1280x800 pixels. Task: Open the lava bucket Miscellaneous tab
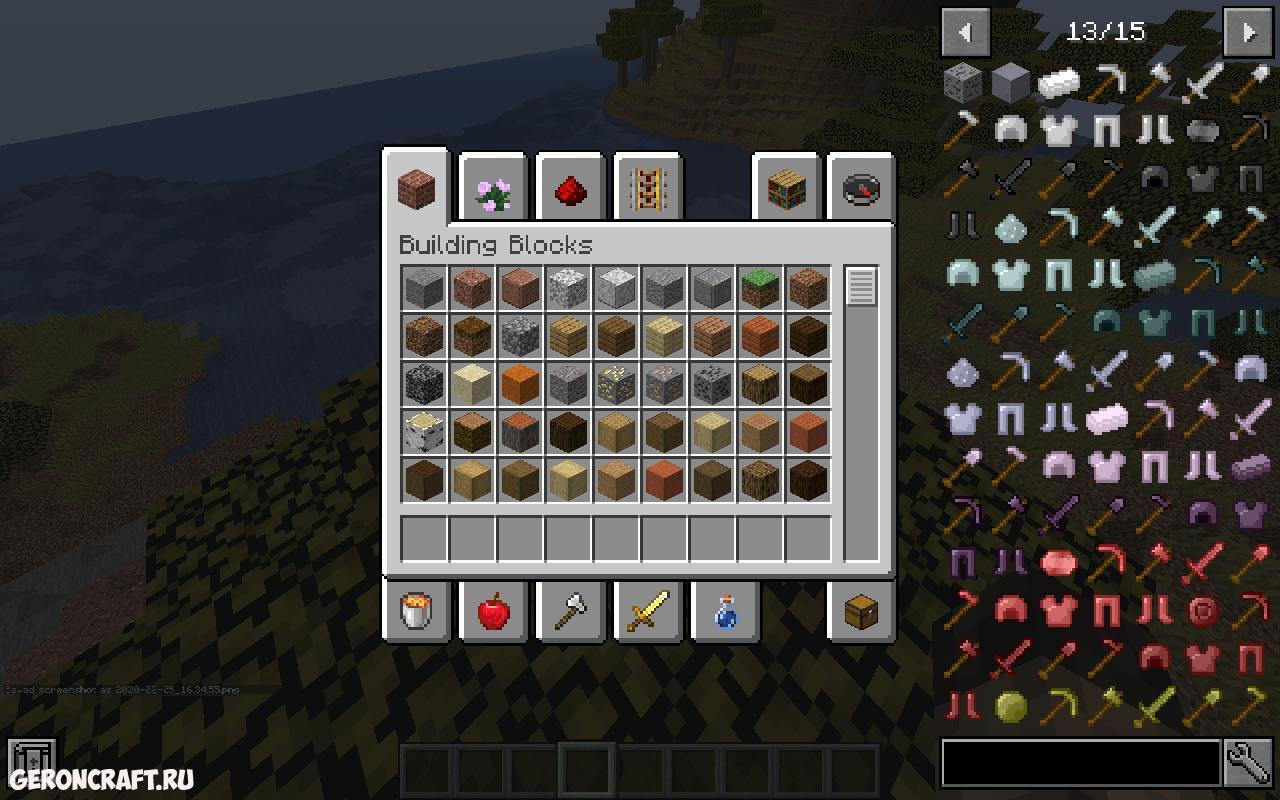point(417,610)
